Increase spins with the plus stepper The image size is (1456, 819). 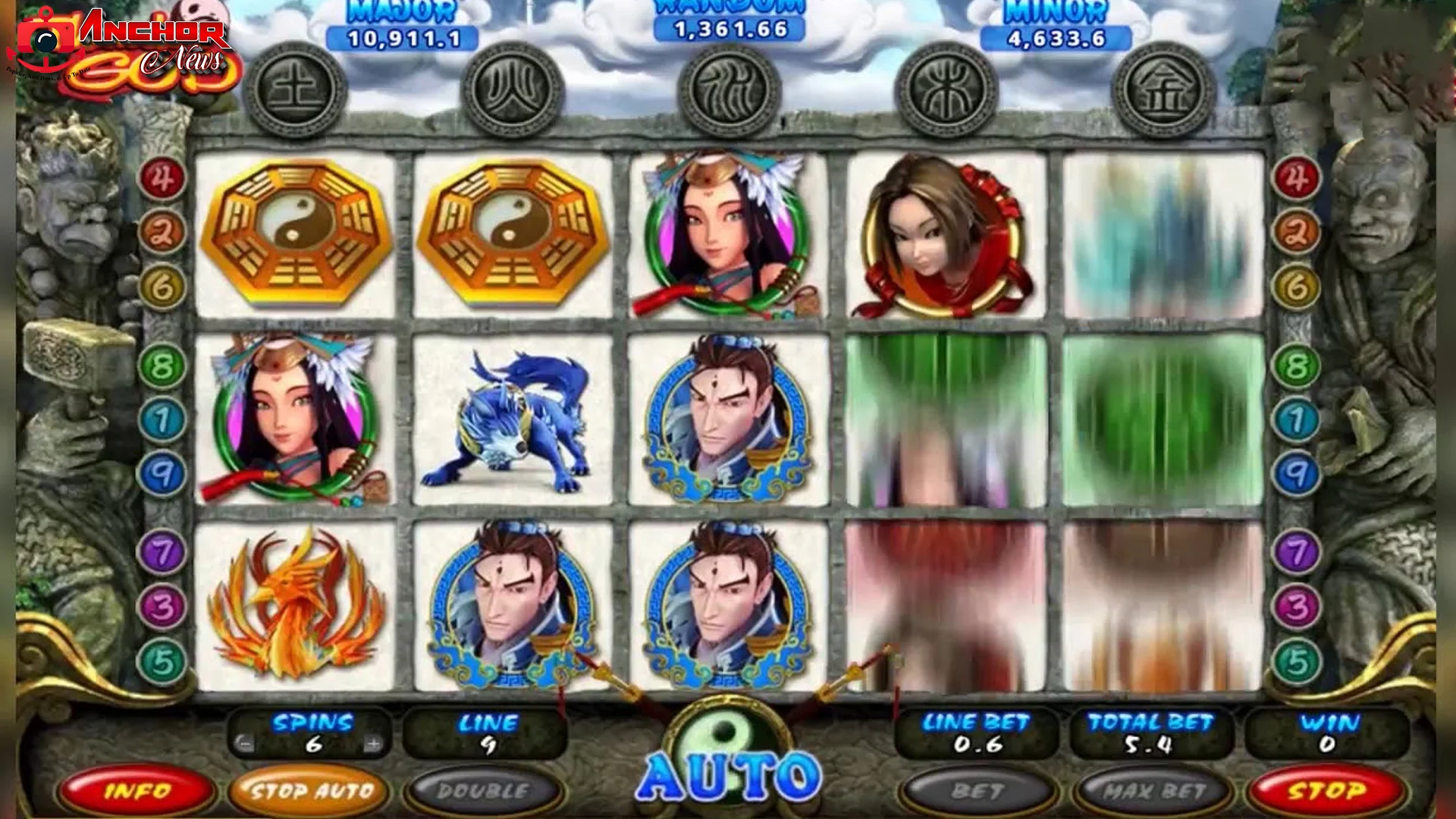[372, 746]
